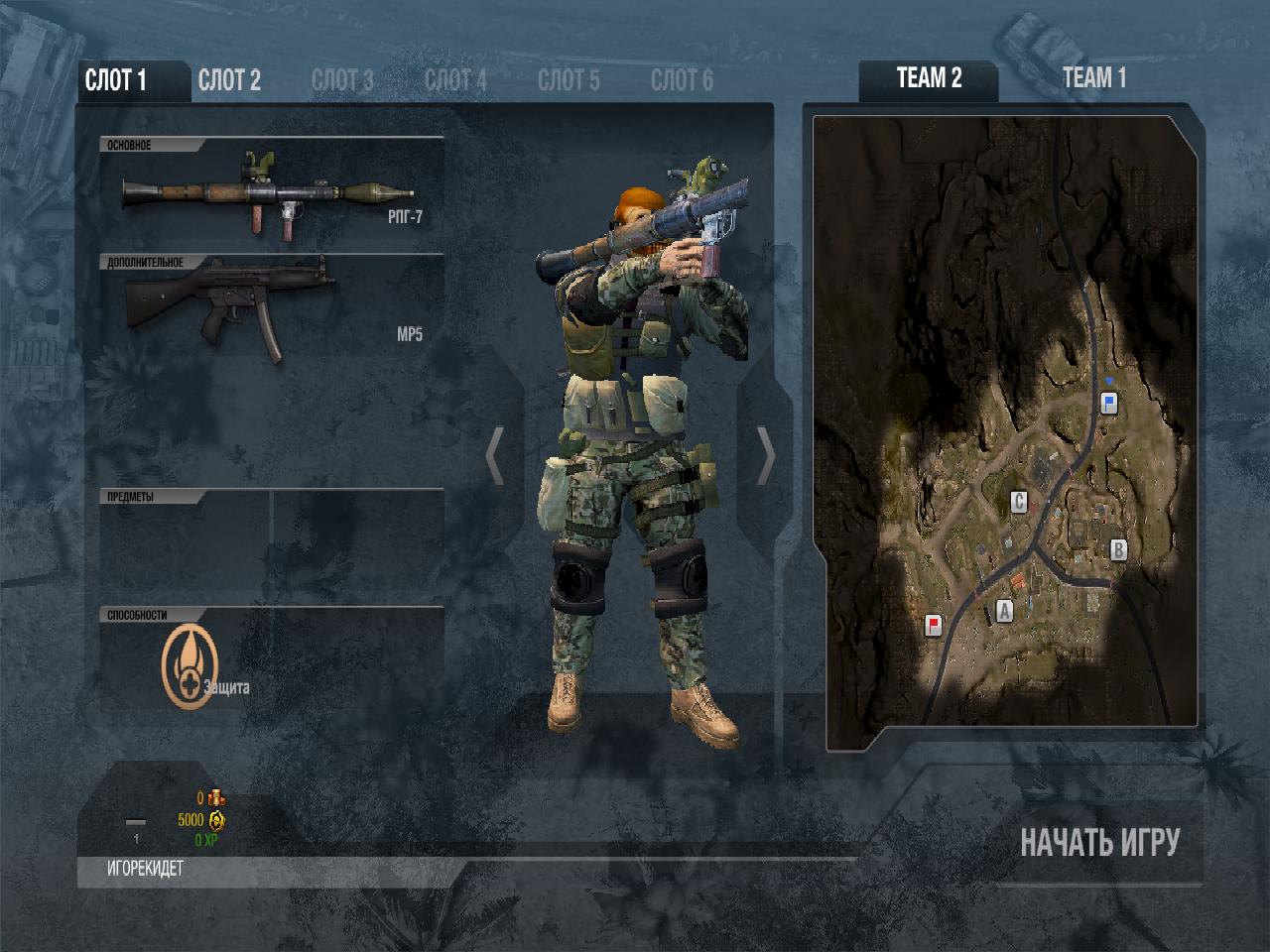Open the СЛОТ 2 loadout tab
This screenshot has width=1270, height=952.
(x=229, y=81)
